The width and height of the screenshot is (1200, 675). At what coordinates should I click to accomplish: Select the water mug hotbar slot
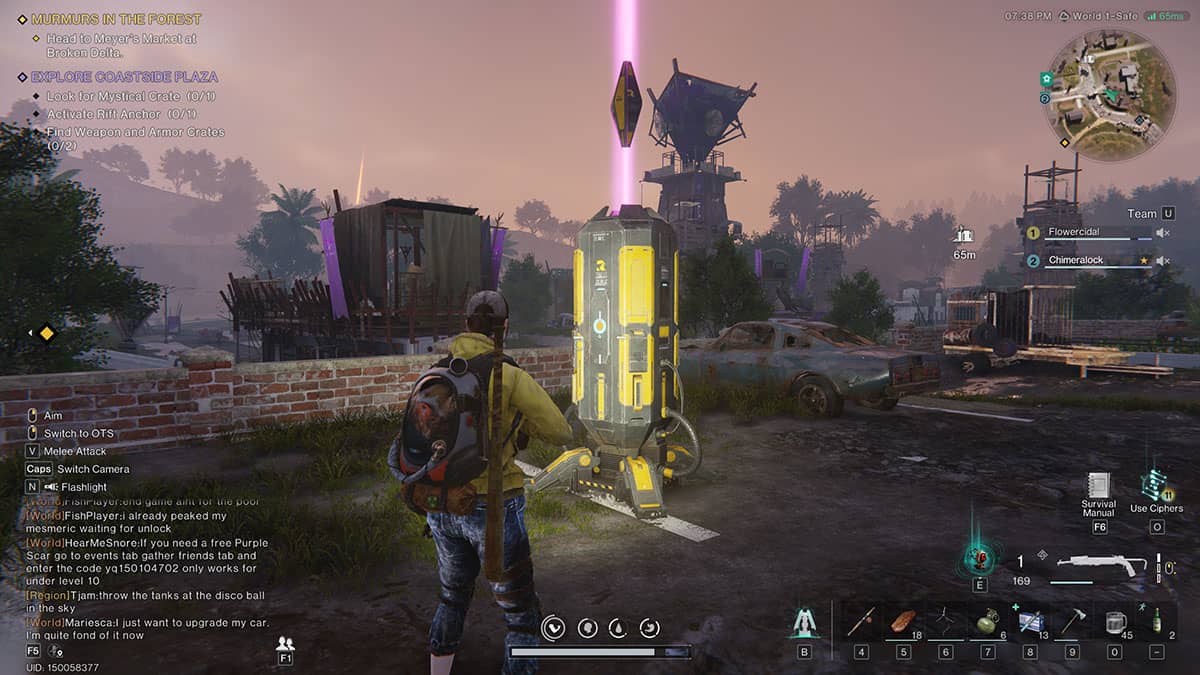pyautogui.click(x=1115, y=623)
